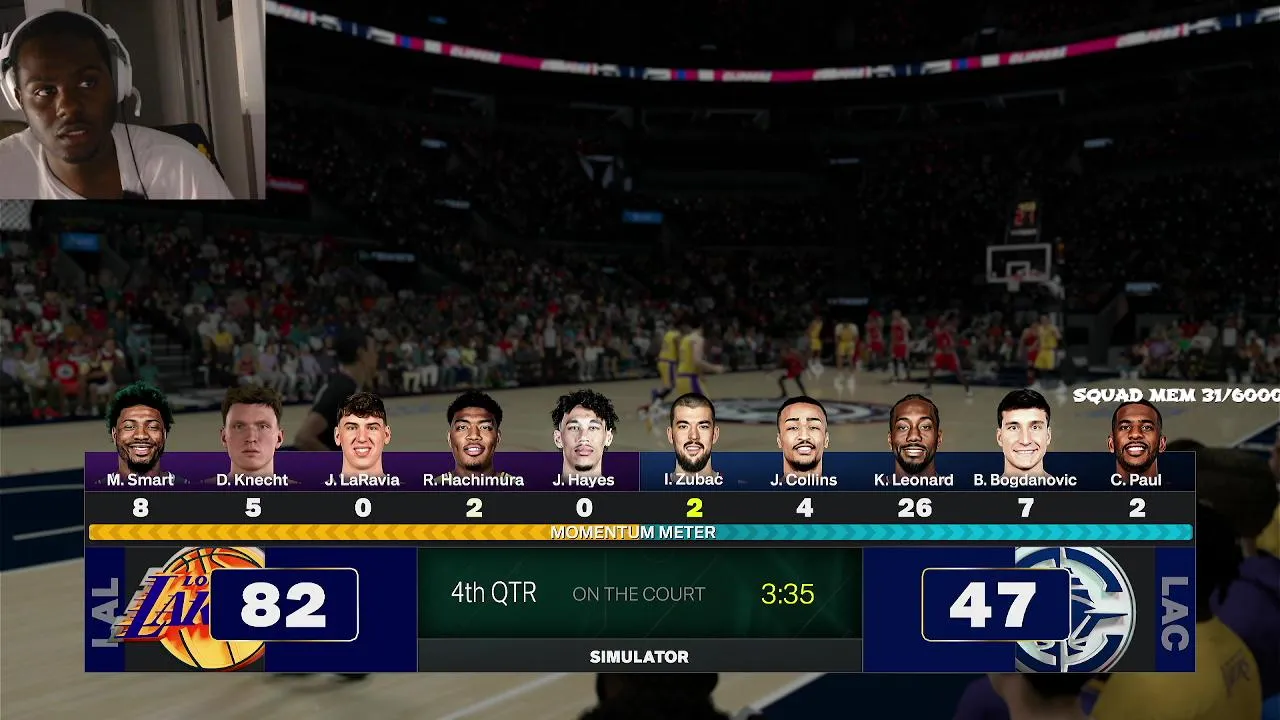Viewport: 1280px width, 720px height.
Task: Click the Clippers team logo
Action: 1082,607
